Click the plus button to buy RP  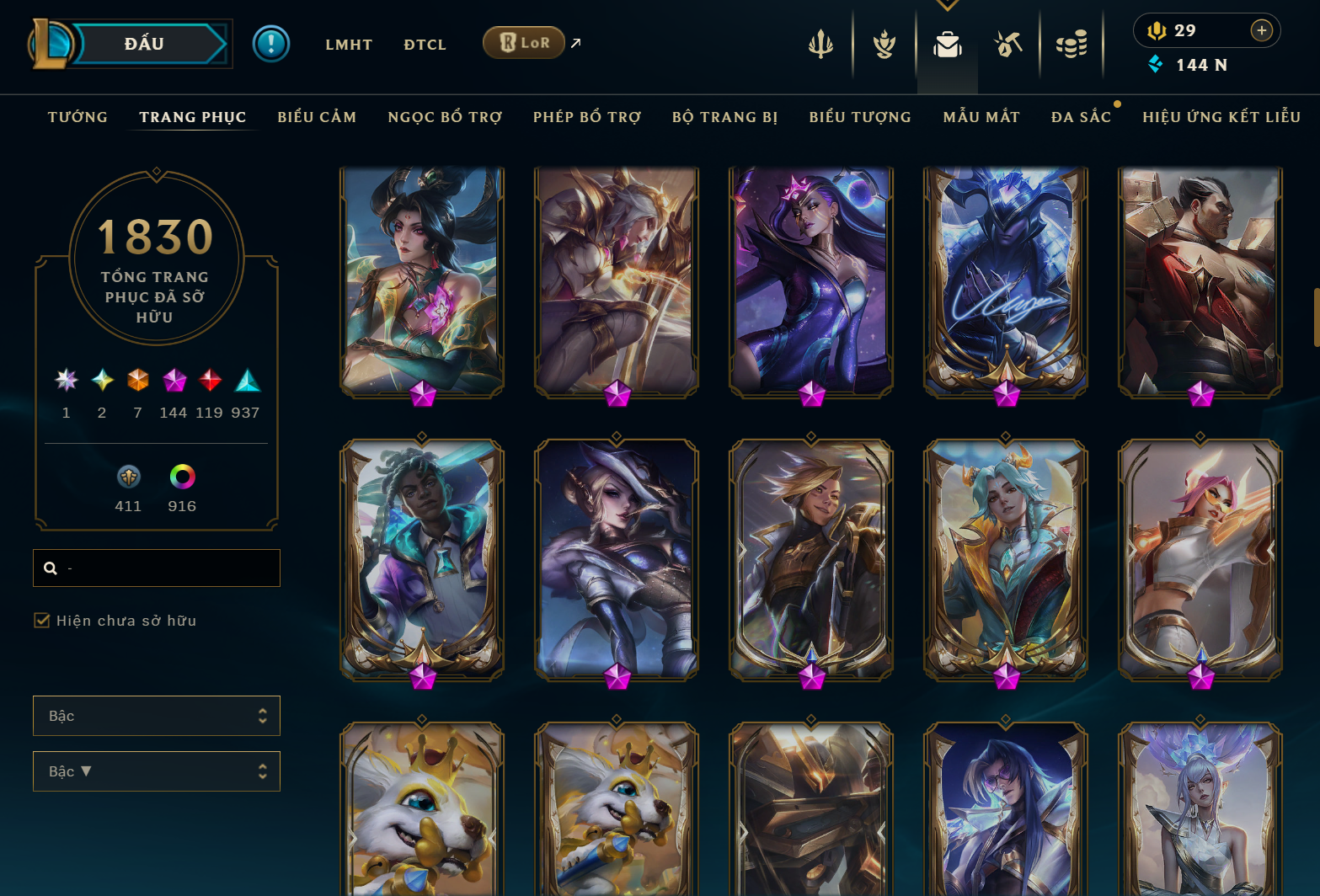pos(1261,30)
